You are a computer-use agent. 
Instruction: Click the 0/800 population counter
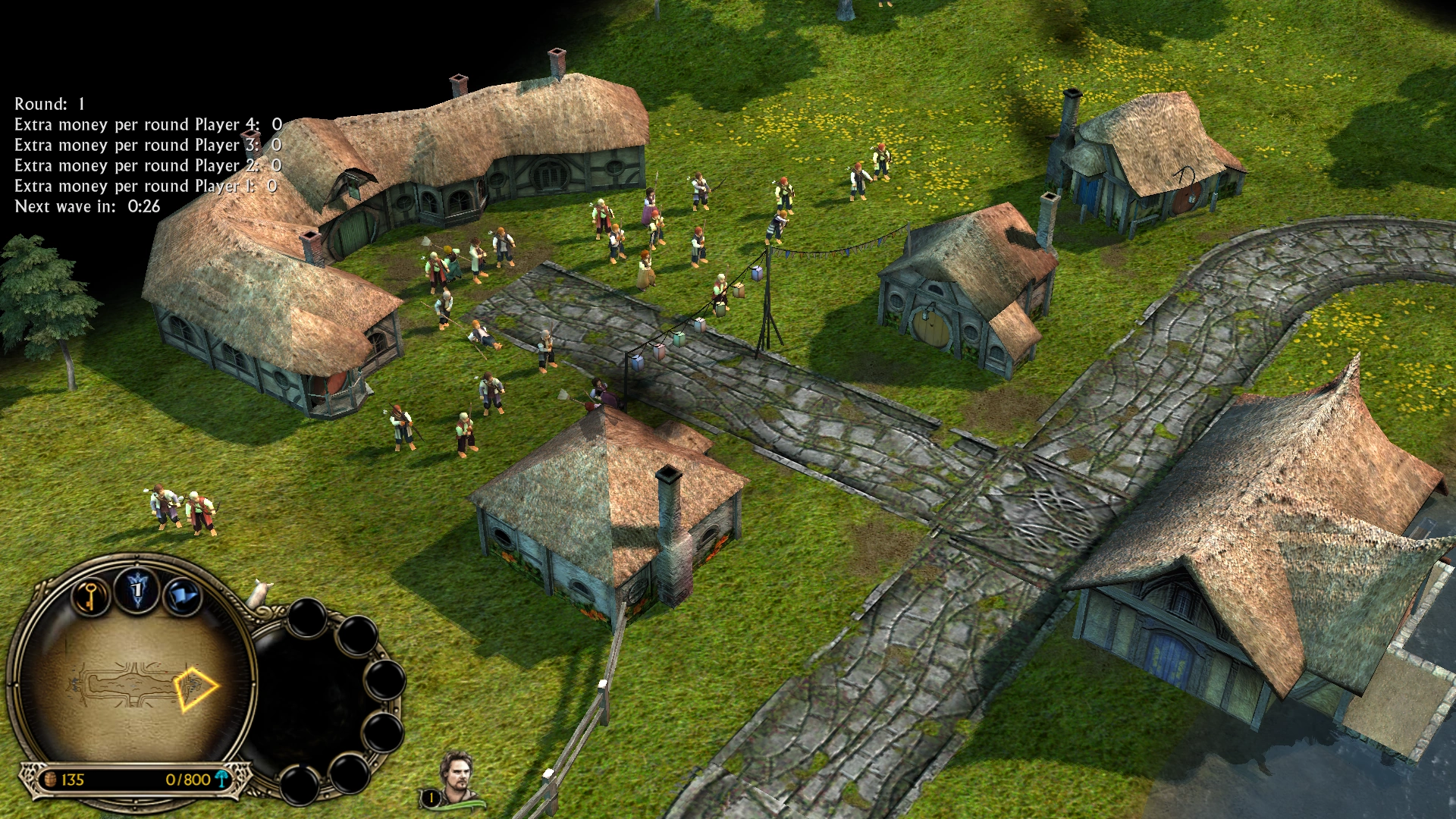[x=188, y=777]
